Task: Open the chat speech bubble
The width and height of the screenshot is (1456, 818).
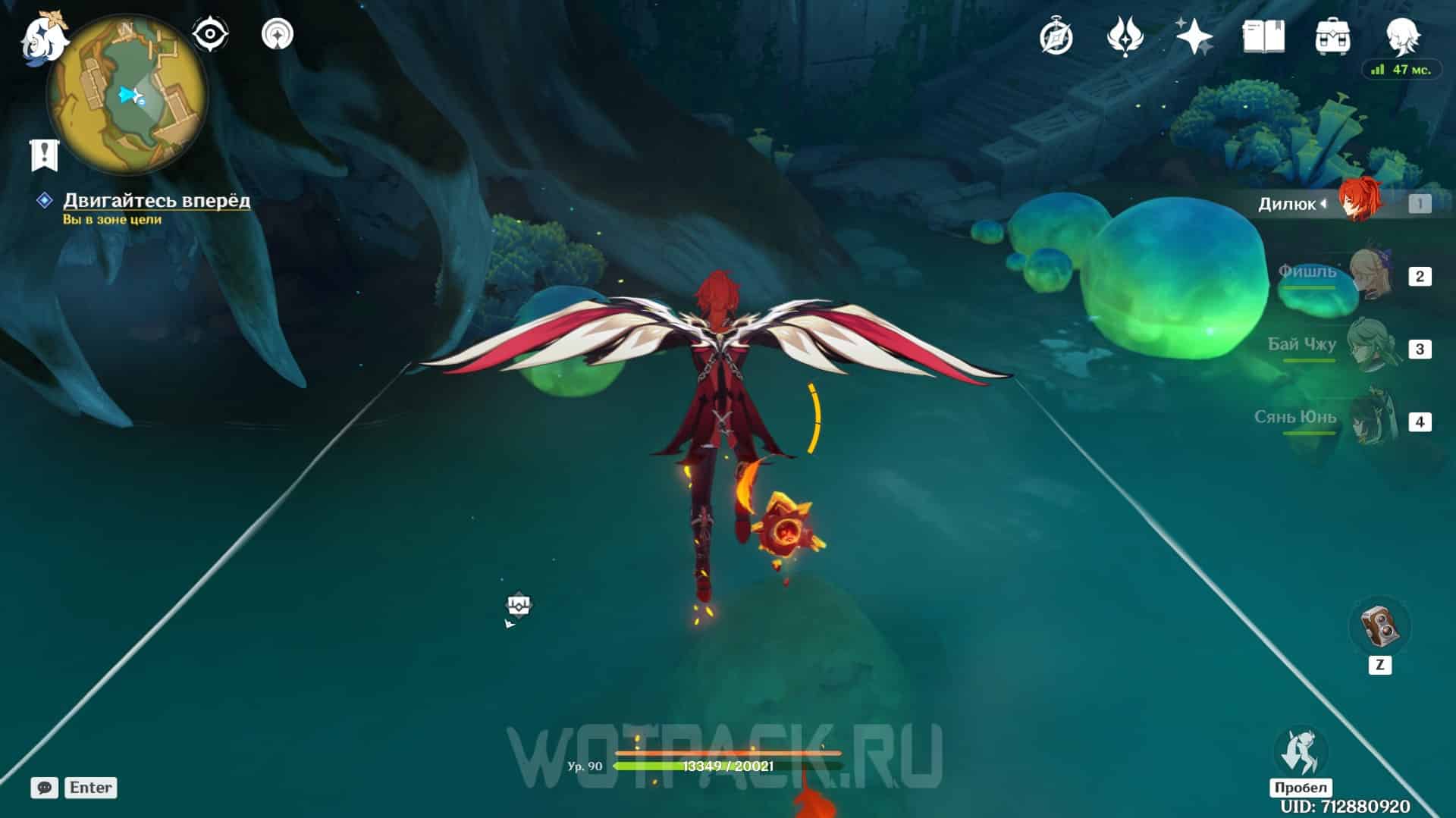Action: [44, 788]
